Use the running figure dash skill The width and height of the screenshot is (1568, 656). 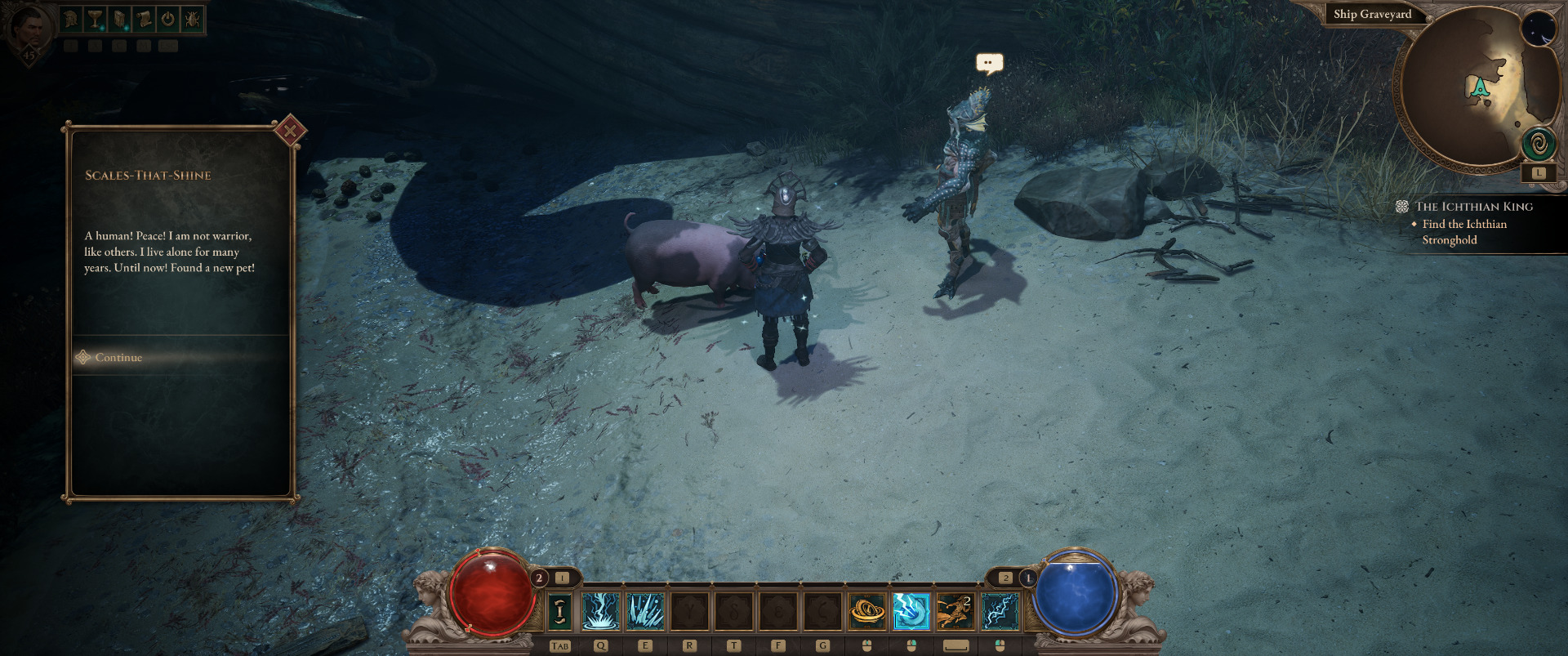[955, 611]
